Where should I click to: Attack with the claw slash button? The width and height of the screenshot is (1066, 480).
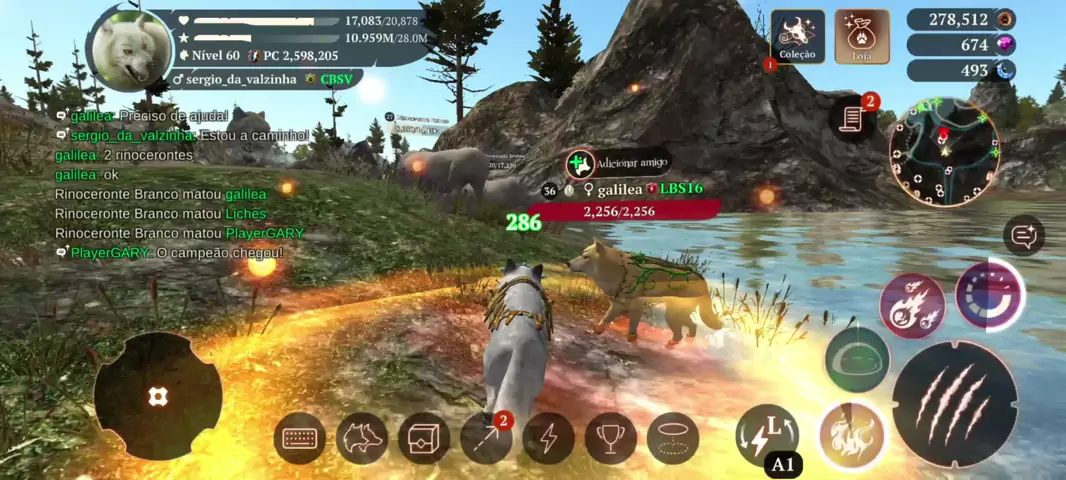[955, 403]
